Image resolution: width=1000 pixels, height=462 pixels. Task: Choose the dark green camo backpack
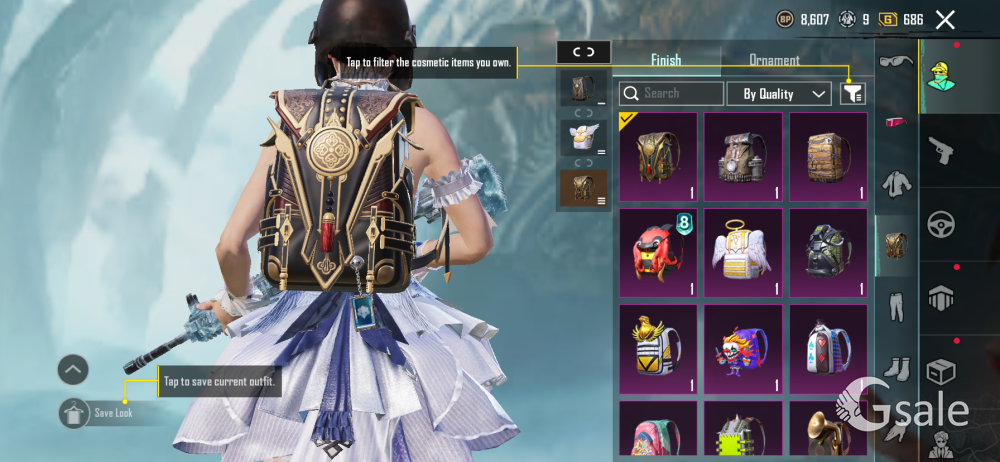828,252
